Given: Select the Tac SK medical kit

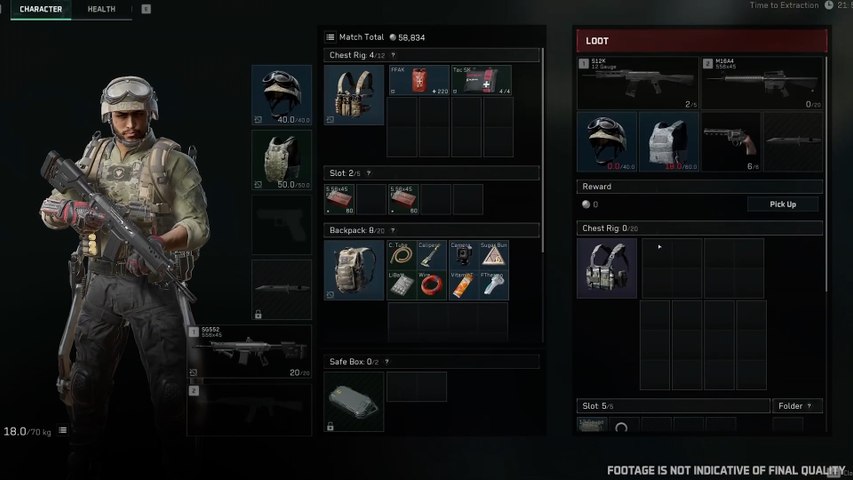Looking at the screenshot, I should 481,81.
